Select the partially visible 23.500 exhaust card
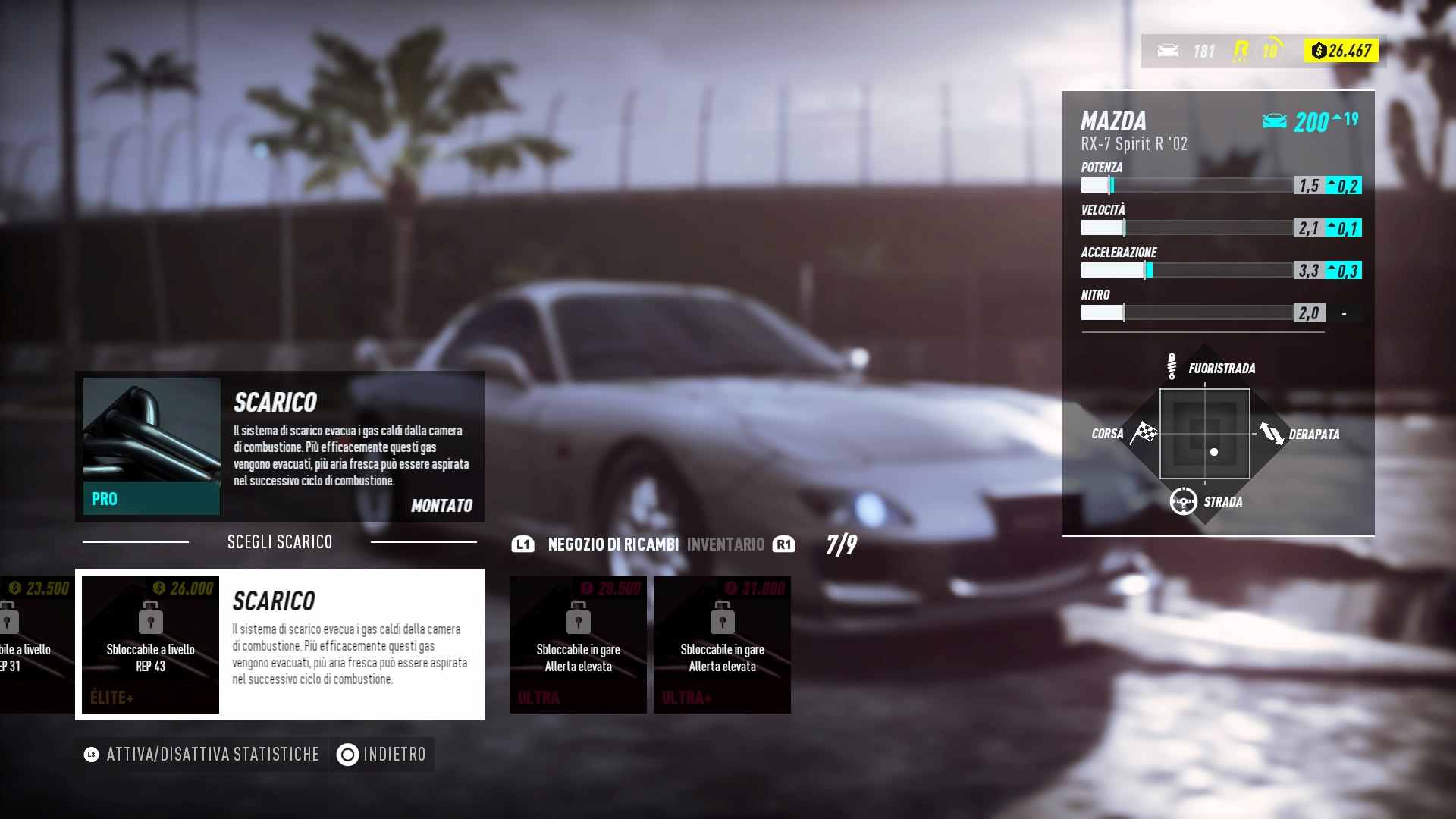 point(34,645)
